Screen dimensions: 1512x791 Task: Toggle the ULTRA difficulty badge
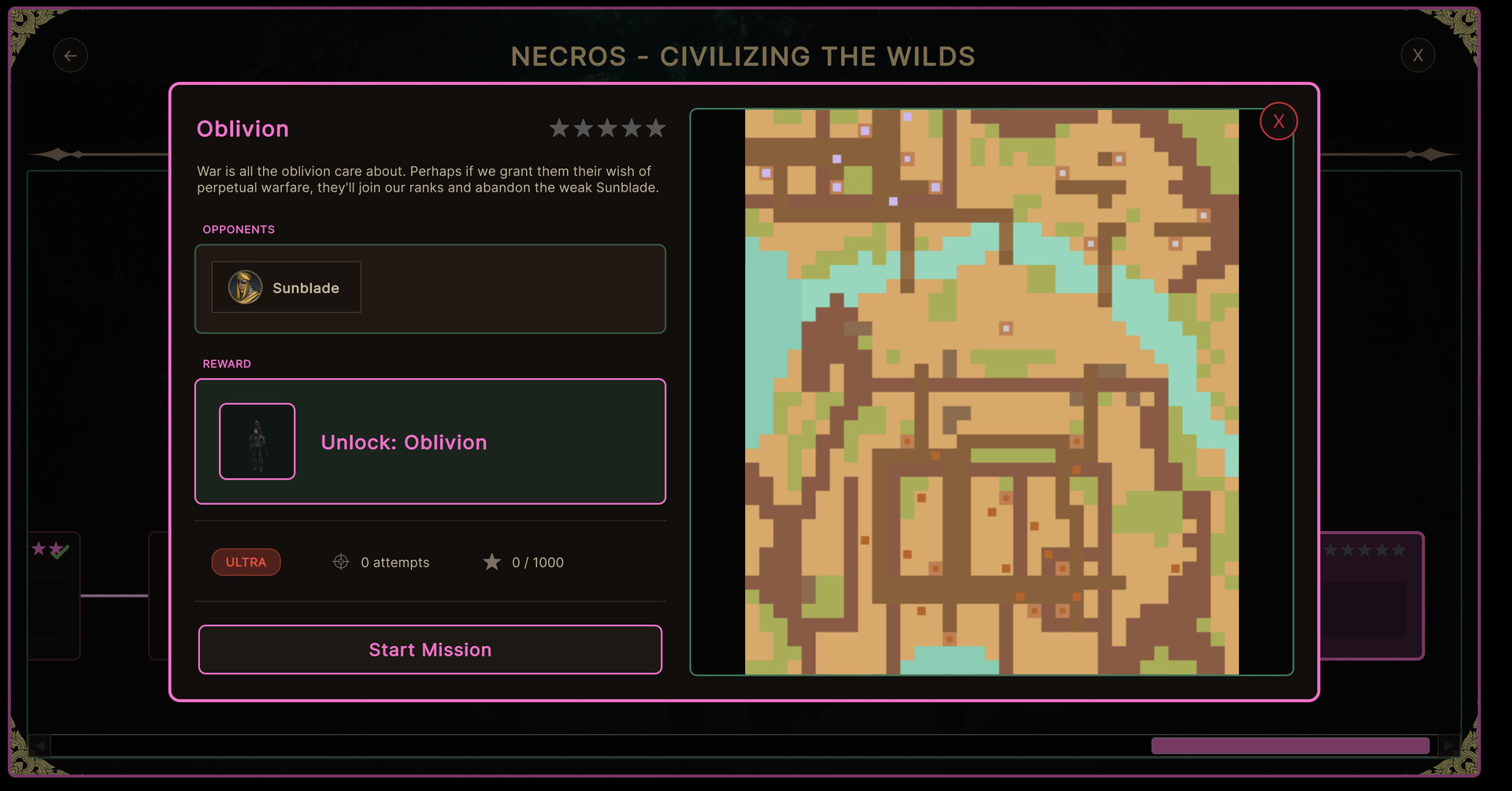(x=246, y=562)
